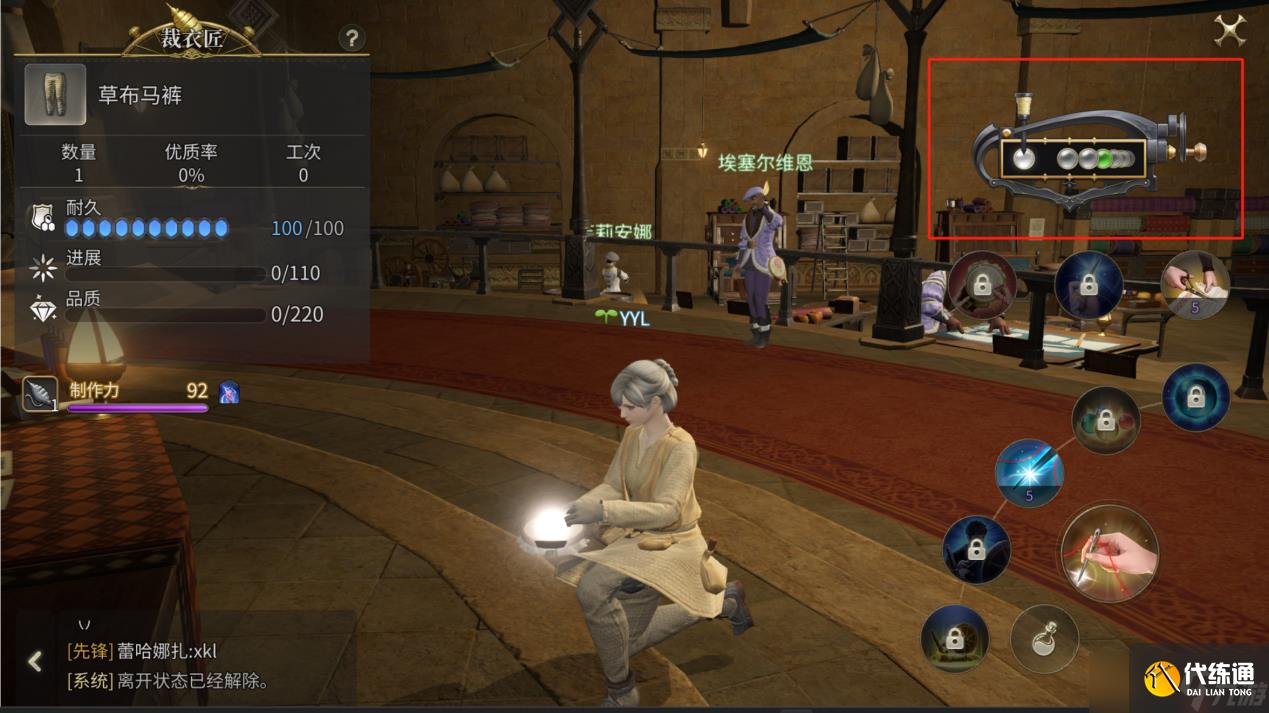Tap the blue status icon beside 92

click(229, 392)
